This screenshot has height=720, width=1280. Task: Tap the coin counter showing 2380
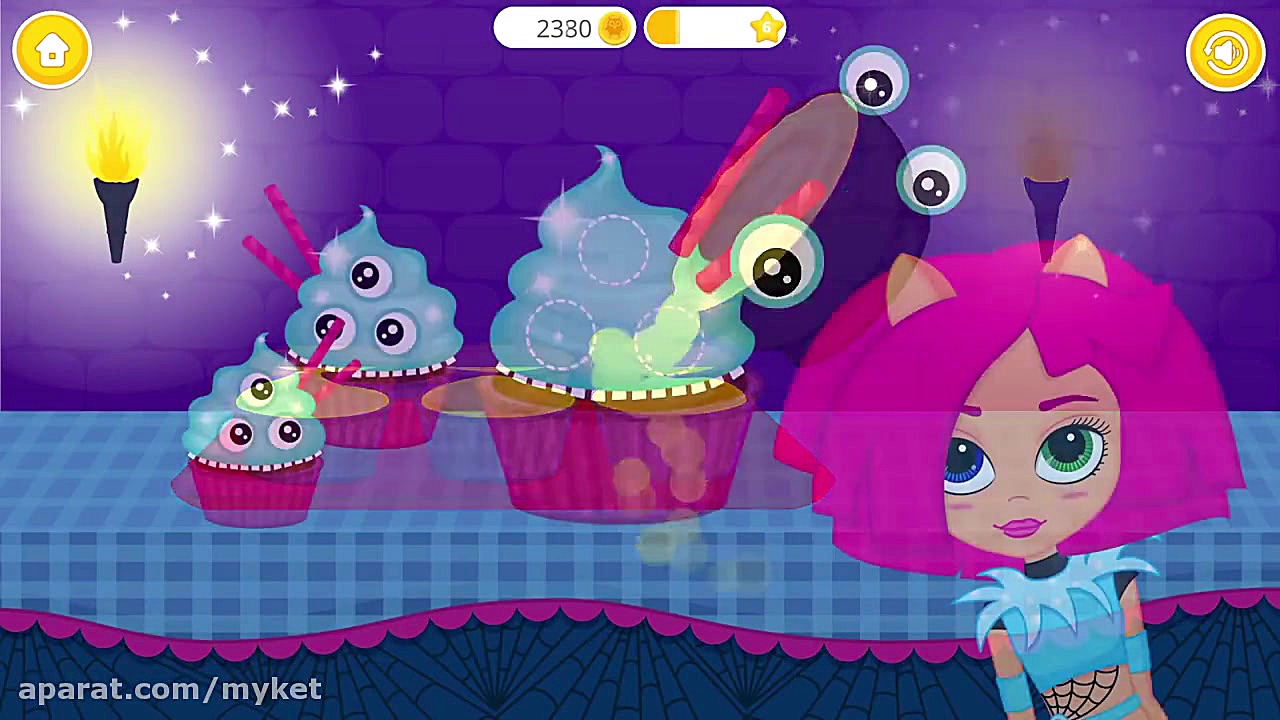(x=563, y=29)
